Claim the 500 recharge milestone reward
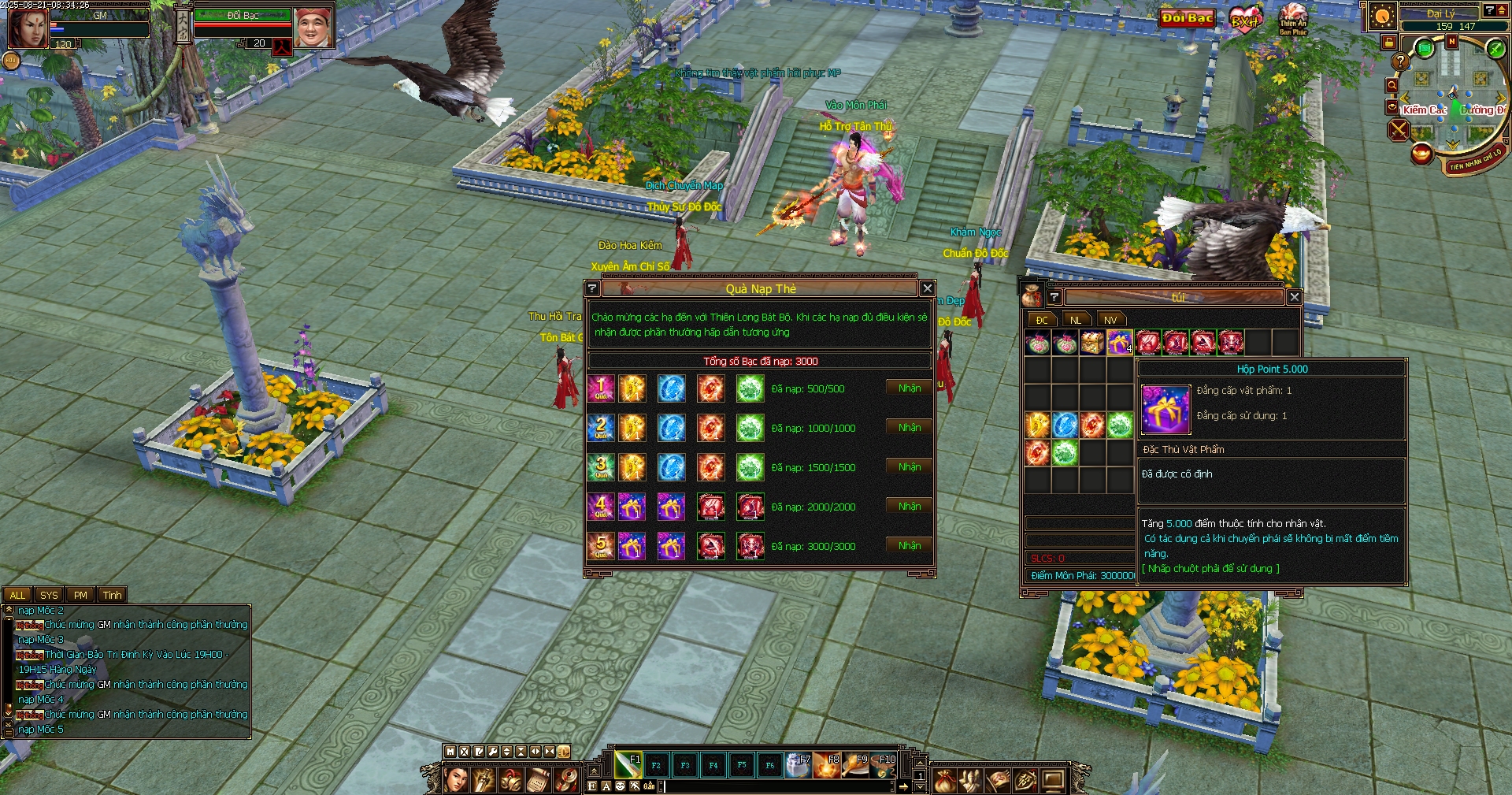This screenshot has width=1512, height=795. [x=909, y=388]
